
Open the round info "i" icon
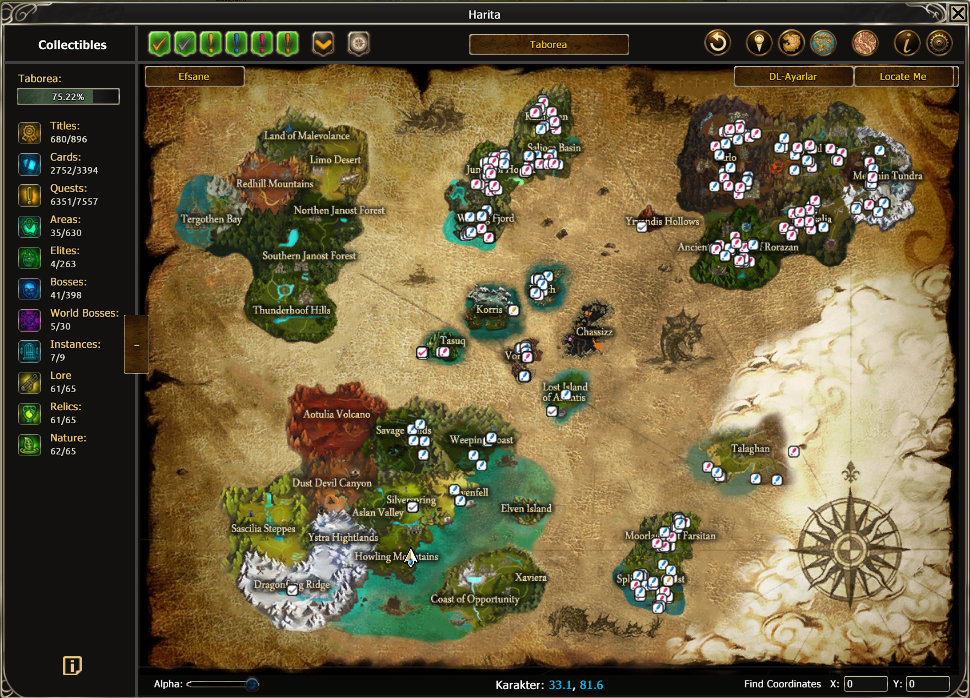(x=909, y=43)
